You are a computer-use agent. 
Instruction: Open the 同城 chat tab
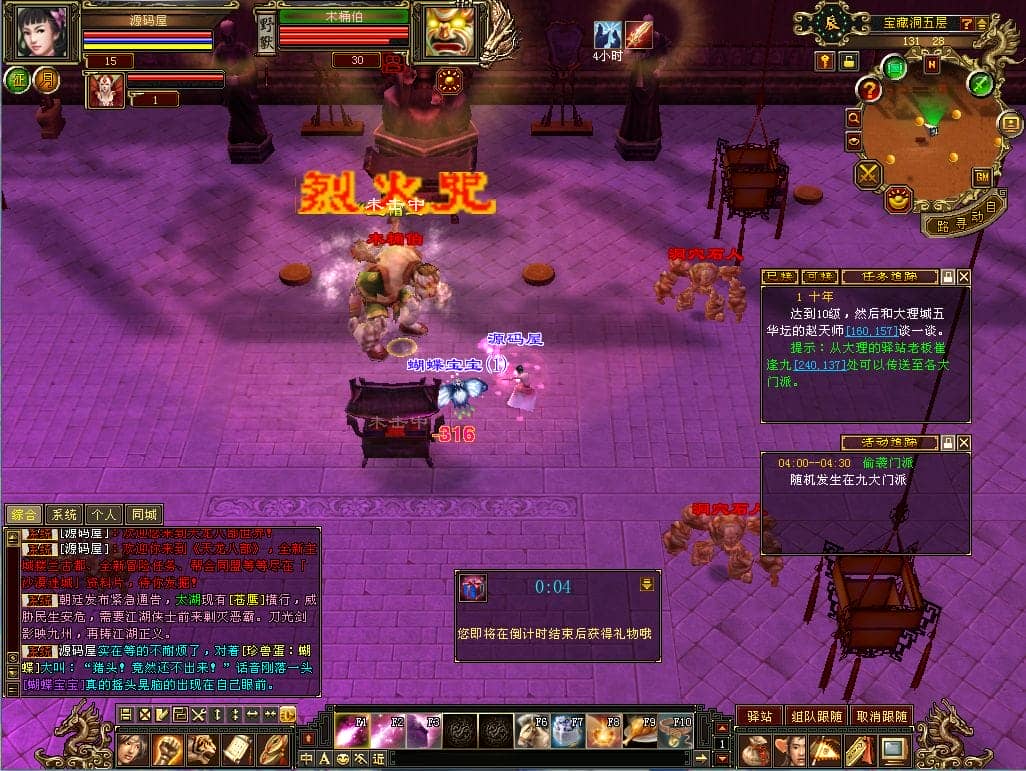144,514
